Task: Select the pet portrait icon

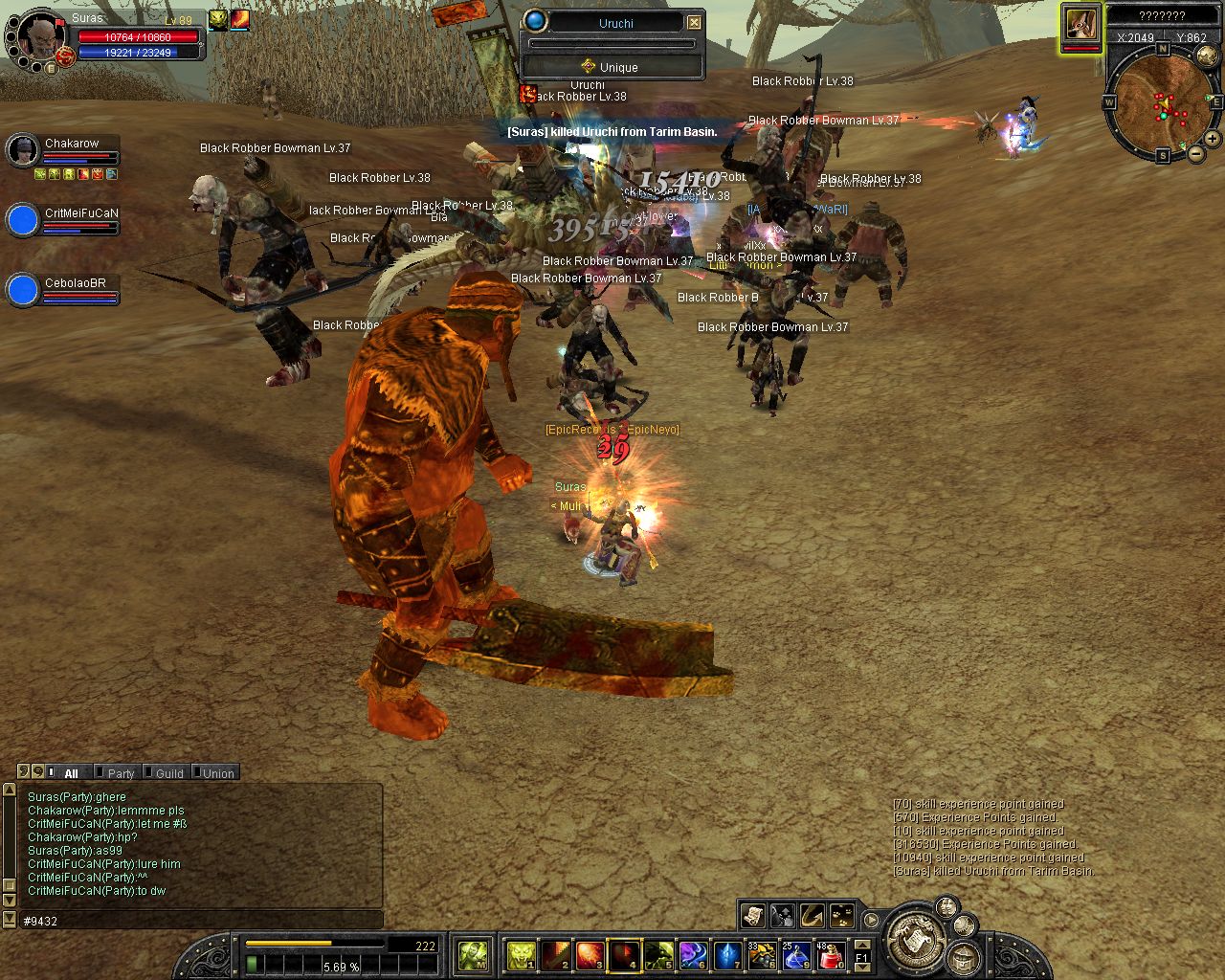Action: pyautogui.click(x=1080, y=24)
